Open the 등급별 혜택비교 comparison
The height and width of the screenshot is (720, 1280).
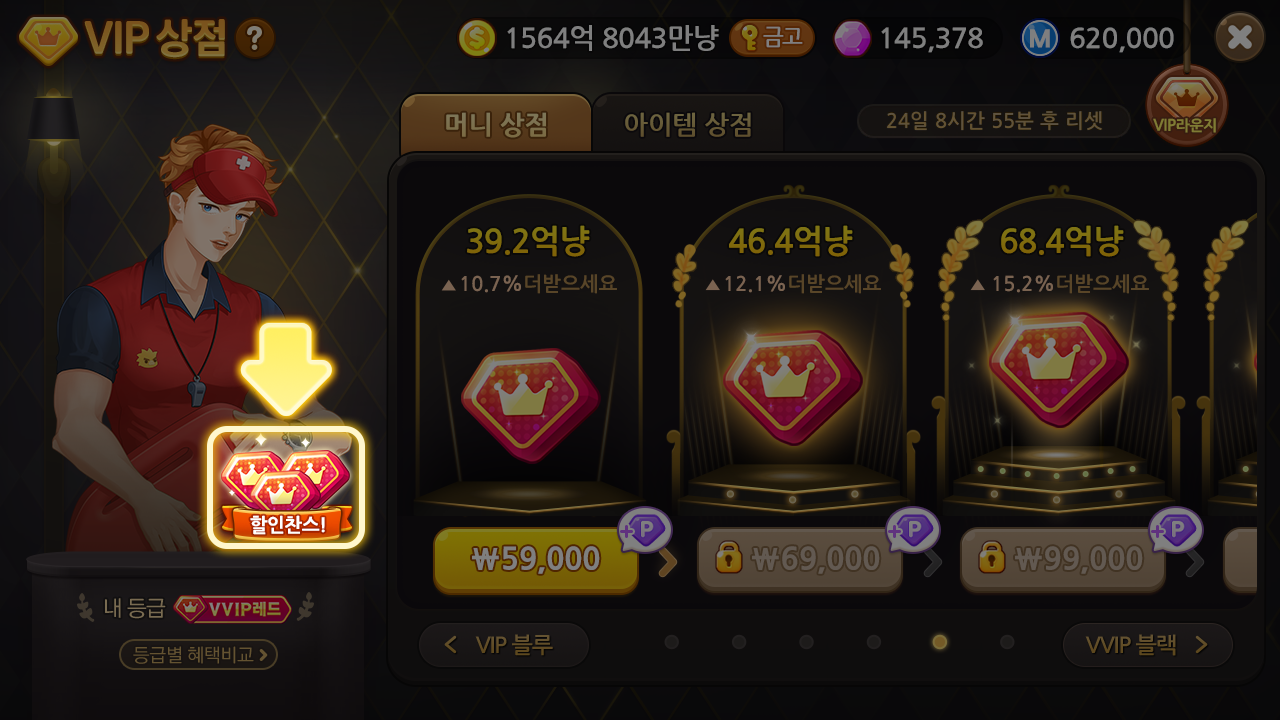coord(196,655)
